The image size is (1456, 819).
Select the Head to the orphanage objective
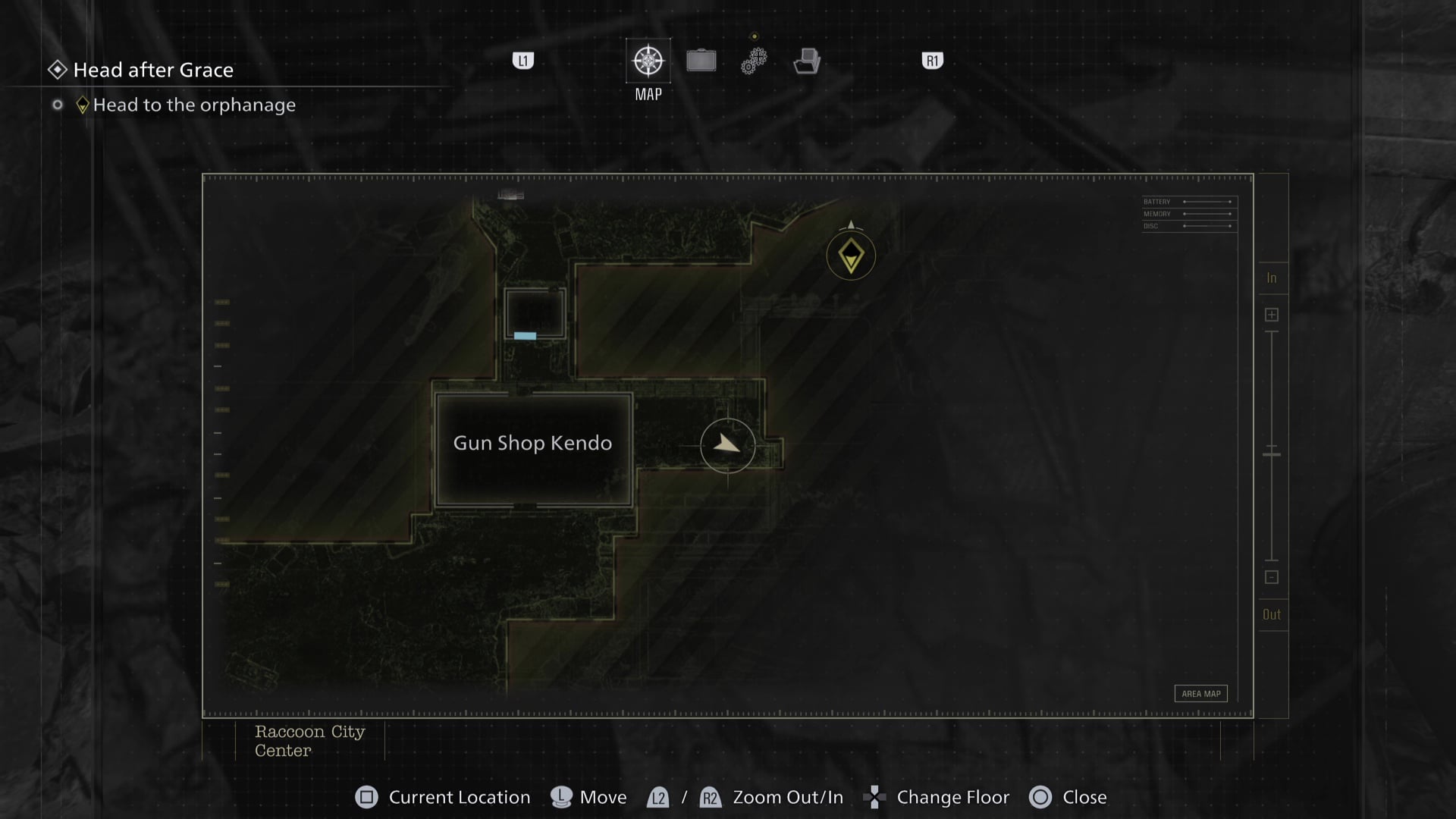pyautogui.click(x=194, y=105)
